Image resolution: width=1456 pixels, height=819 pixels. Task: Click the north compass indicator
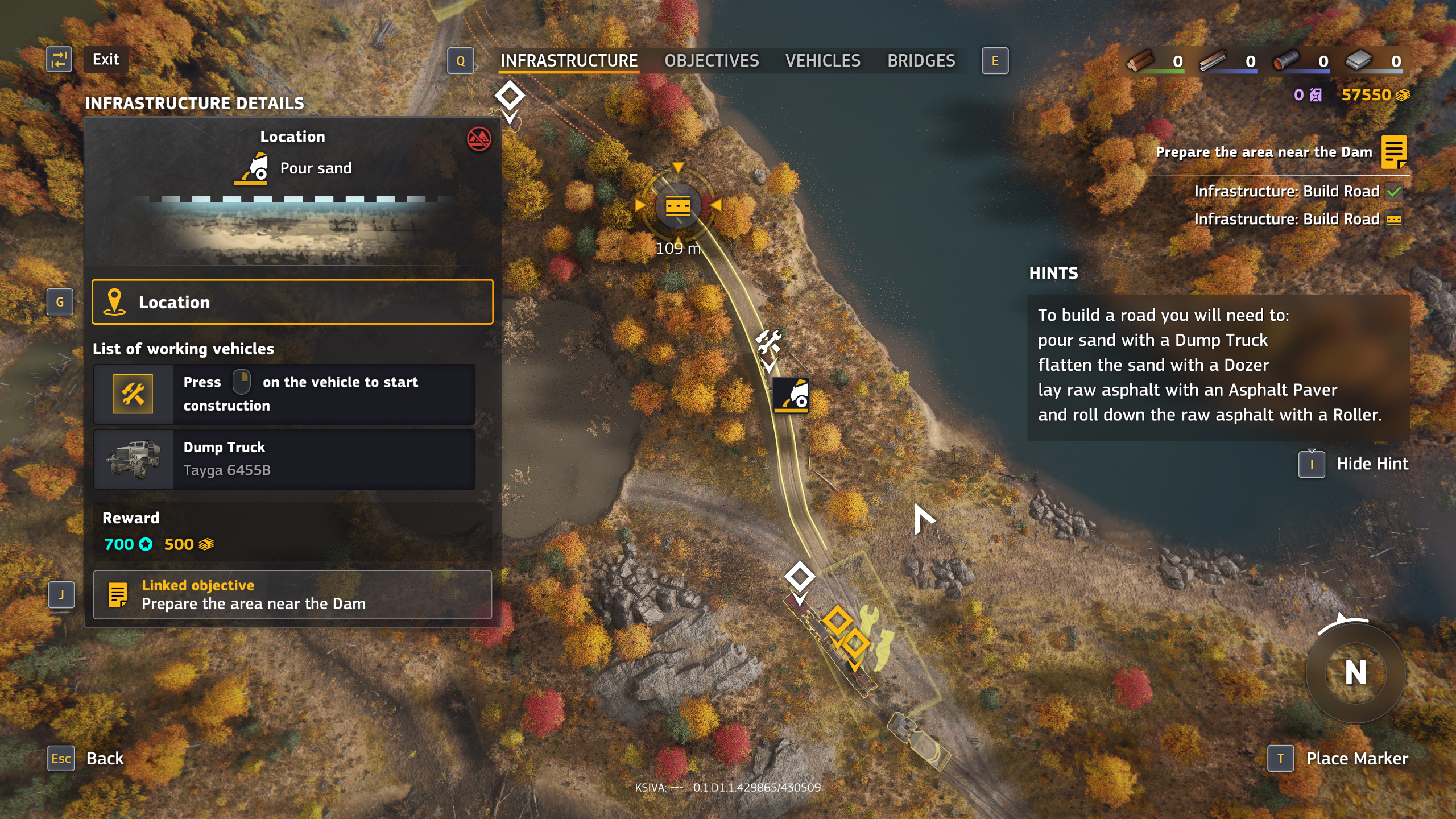tap(1355, 673)
